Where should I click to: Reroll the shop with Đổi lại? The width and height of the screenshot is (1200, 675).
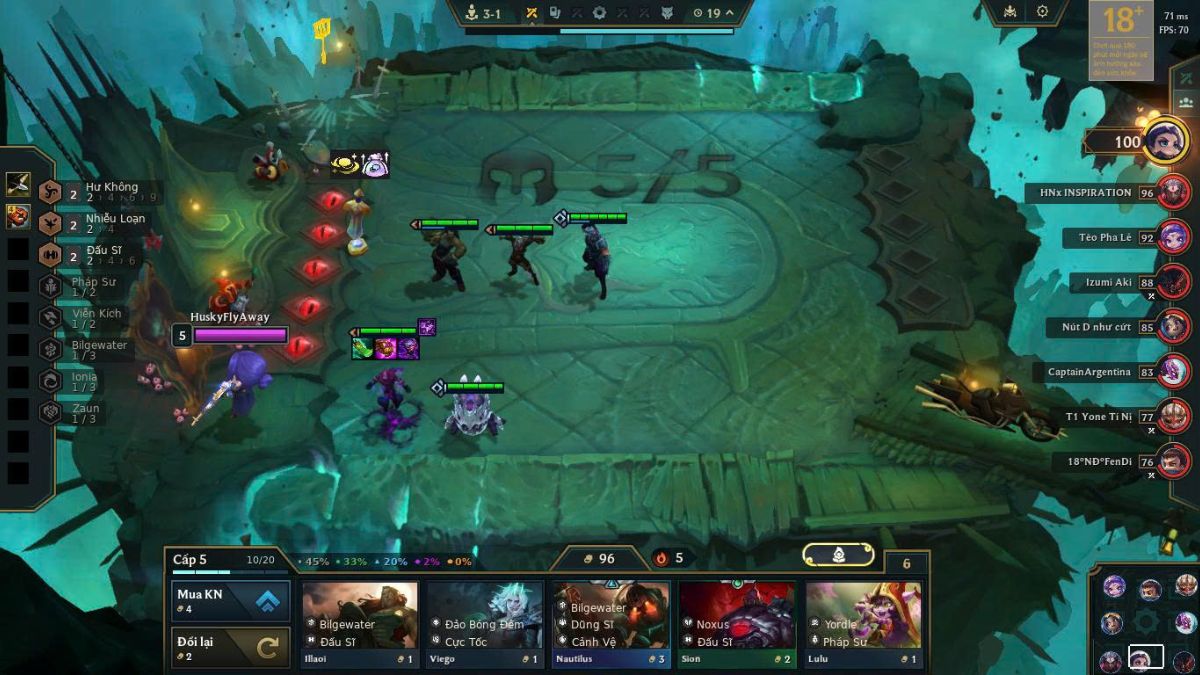pyautogui.click(x=231, y=647)
